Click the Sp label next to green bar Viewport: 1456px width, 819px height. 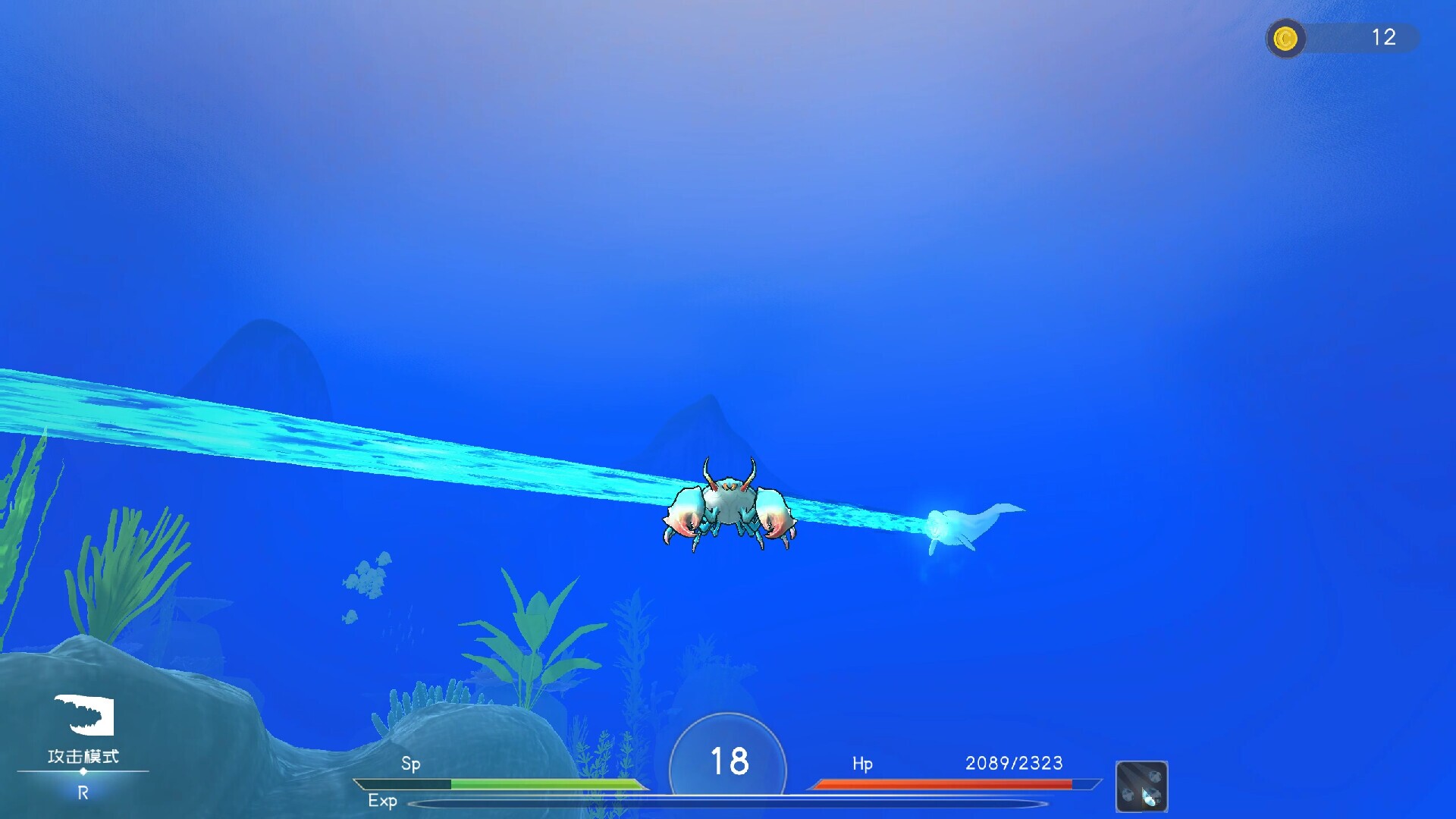click(412, 765)
